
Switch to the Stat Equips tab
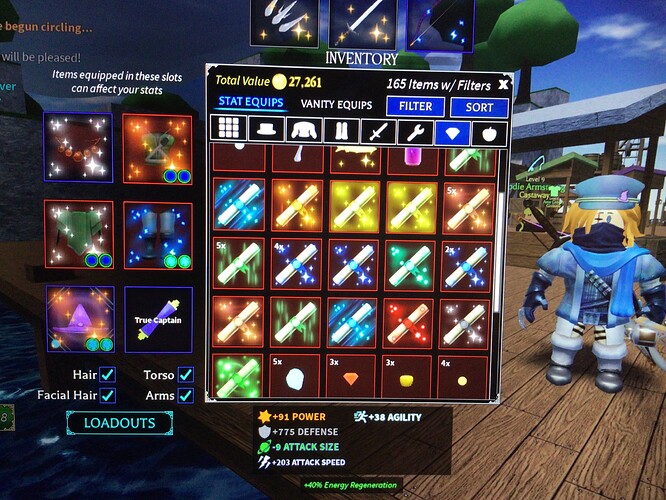coord(251,103)
